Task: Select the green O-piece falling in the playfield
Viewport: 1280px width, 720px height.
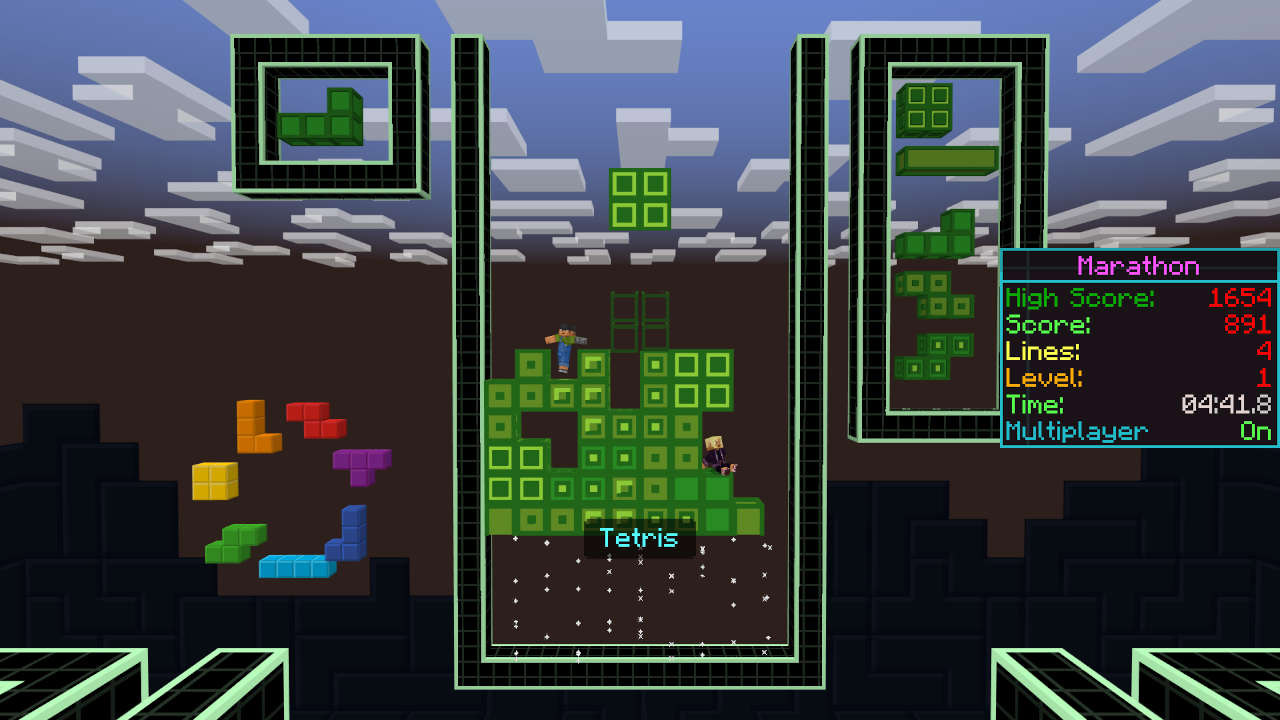Action: [637, 198]
